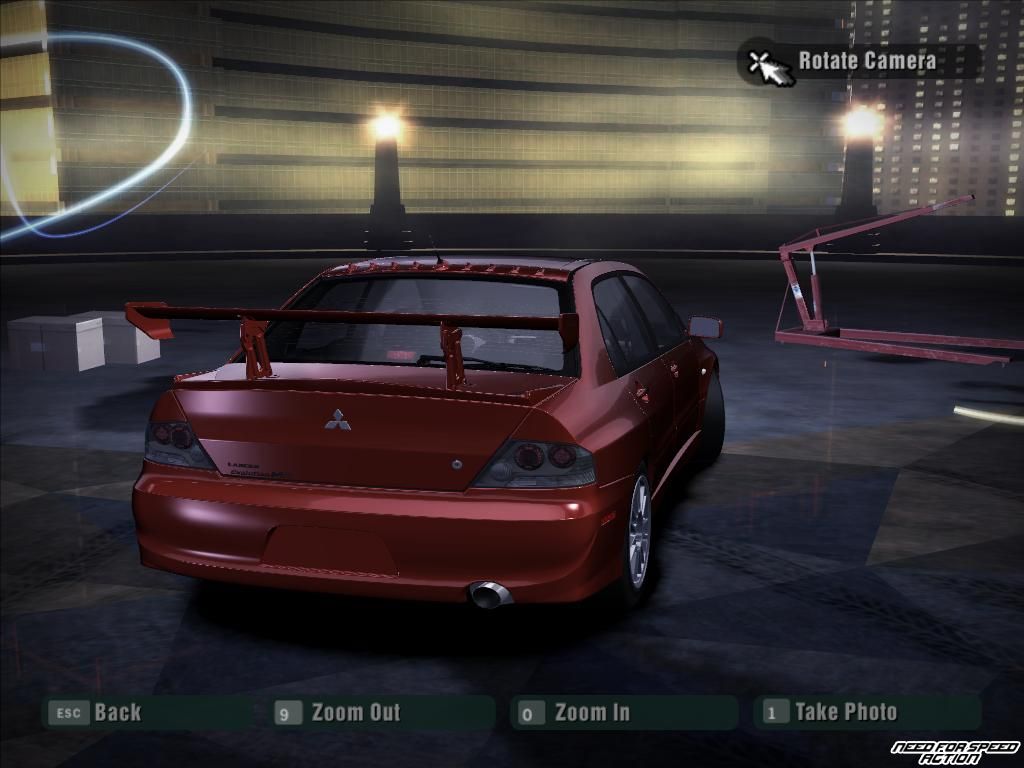The image size is (1024, 768).
Task: Click Take Photo to capture the car
Action: pyautogui.click(x=845, y=712)
